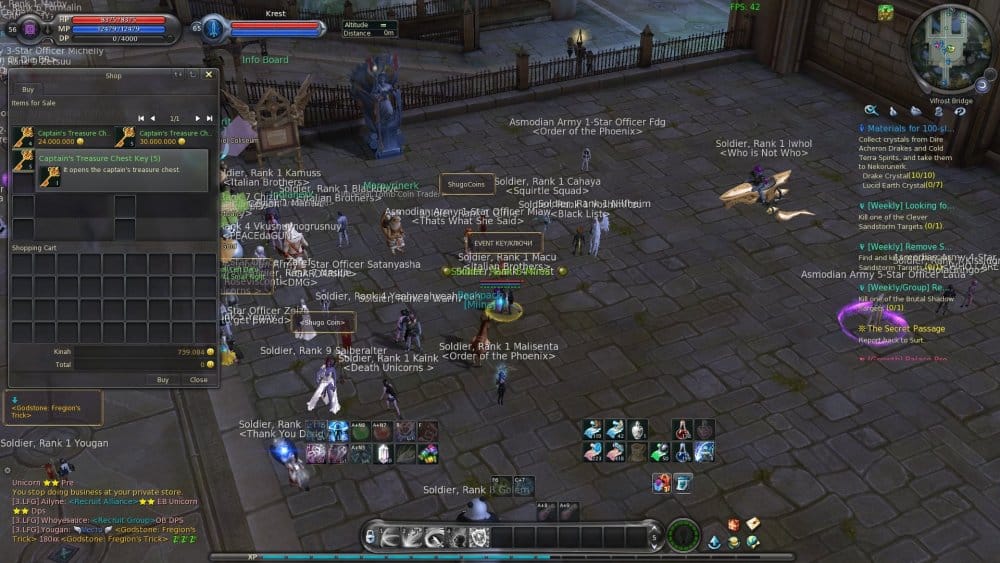The width and height of the screenshot is (1000, 563).
Task: Click the shop's Close button
Action: click(199, 380)
